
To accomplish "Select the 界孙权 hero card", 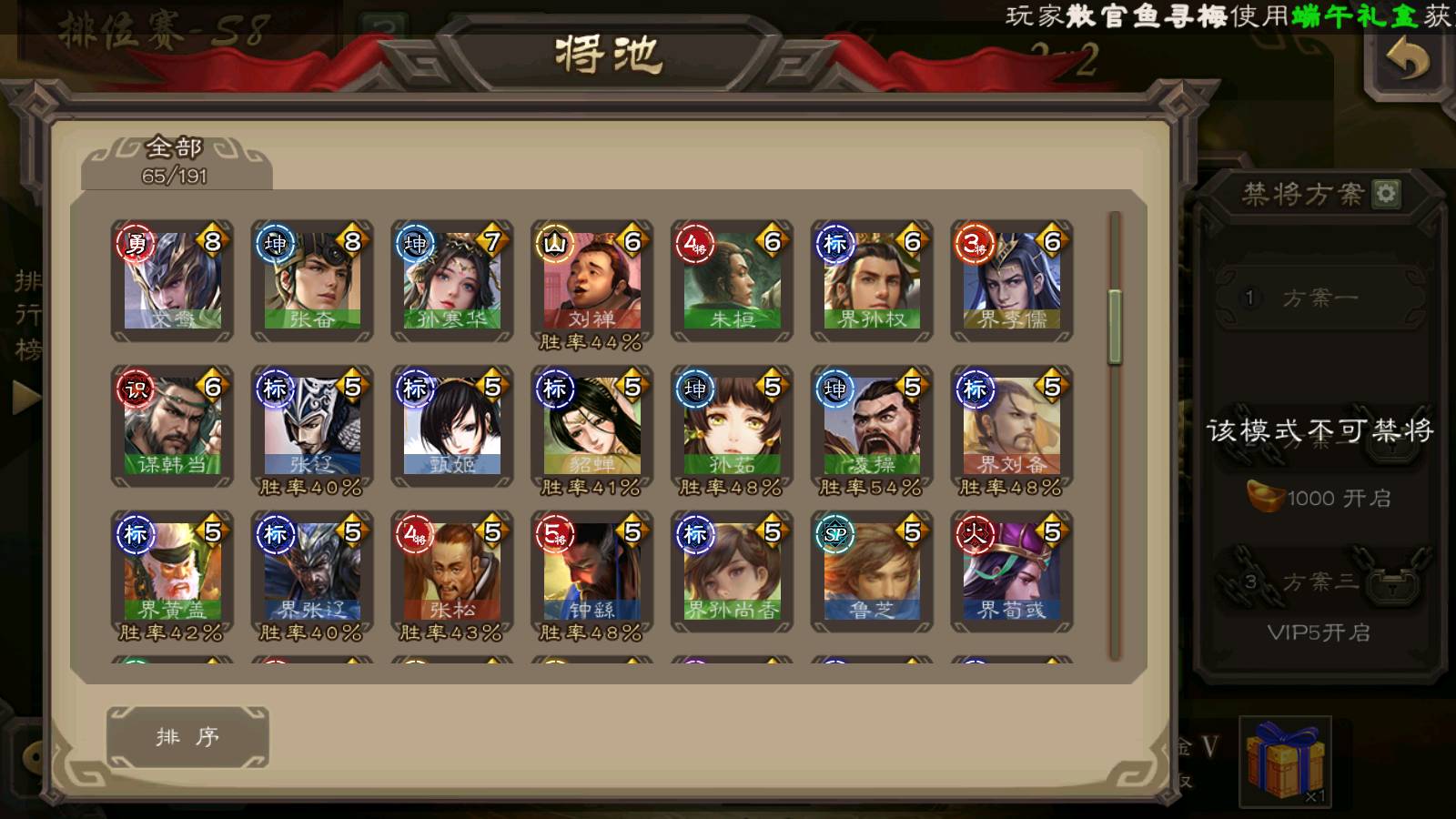I will 872,281.
